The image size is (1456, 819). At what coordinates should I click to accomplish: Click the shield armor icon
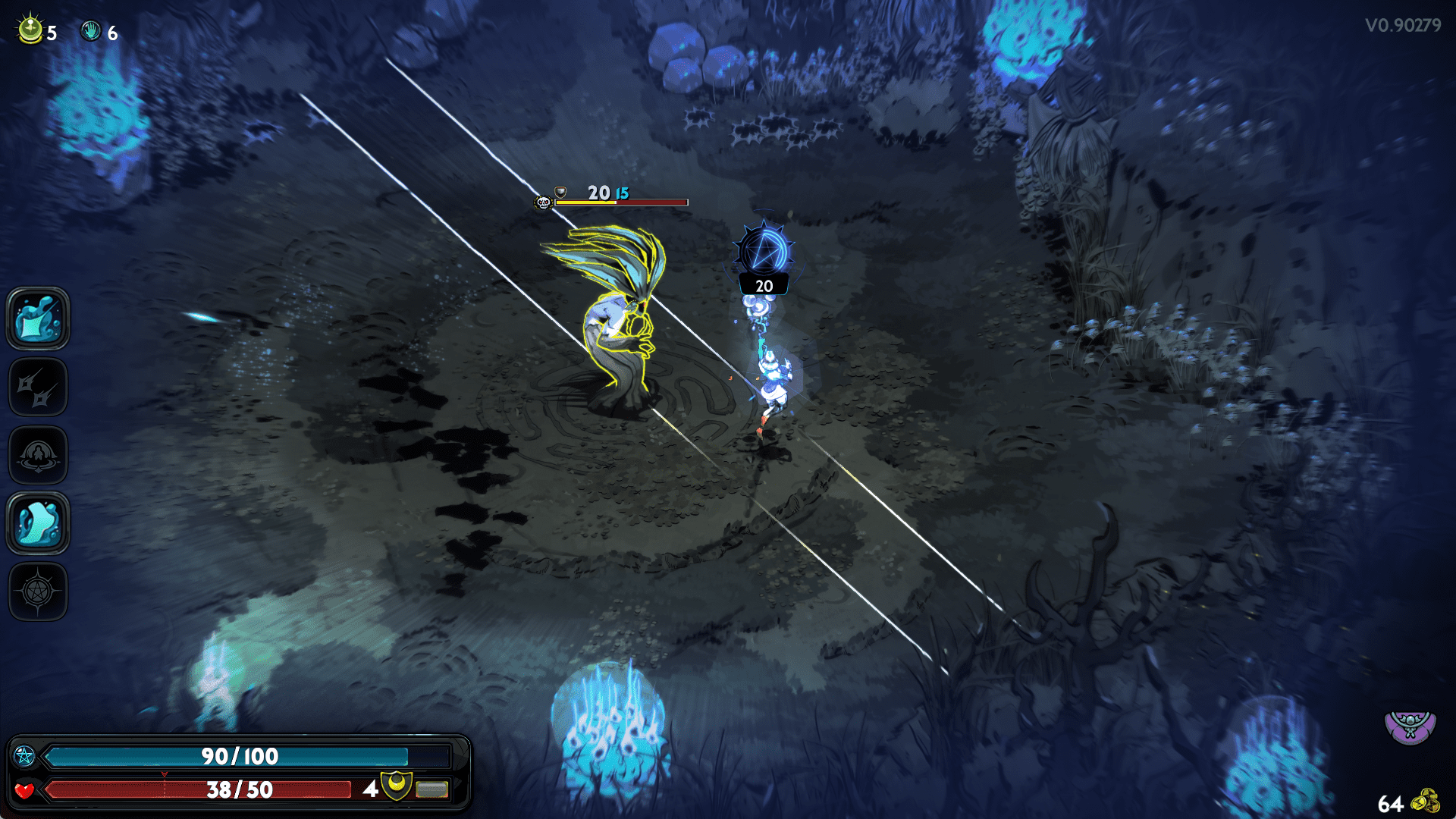point(396,786)
